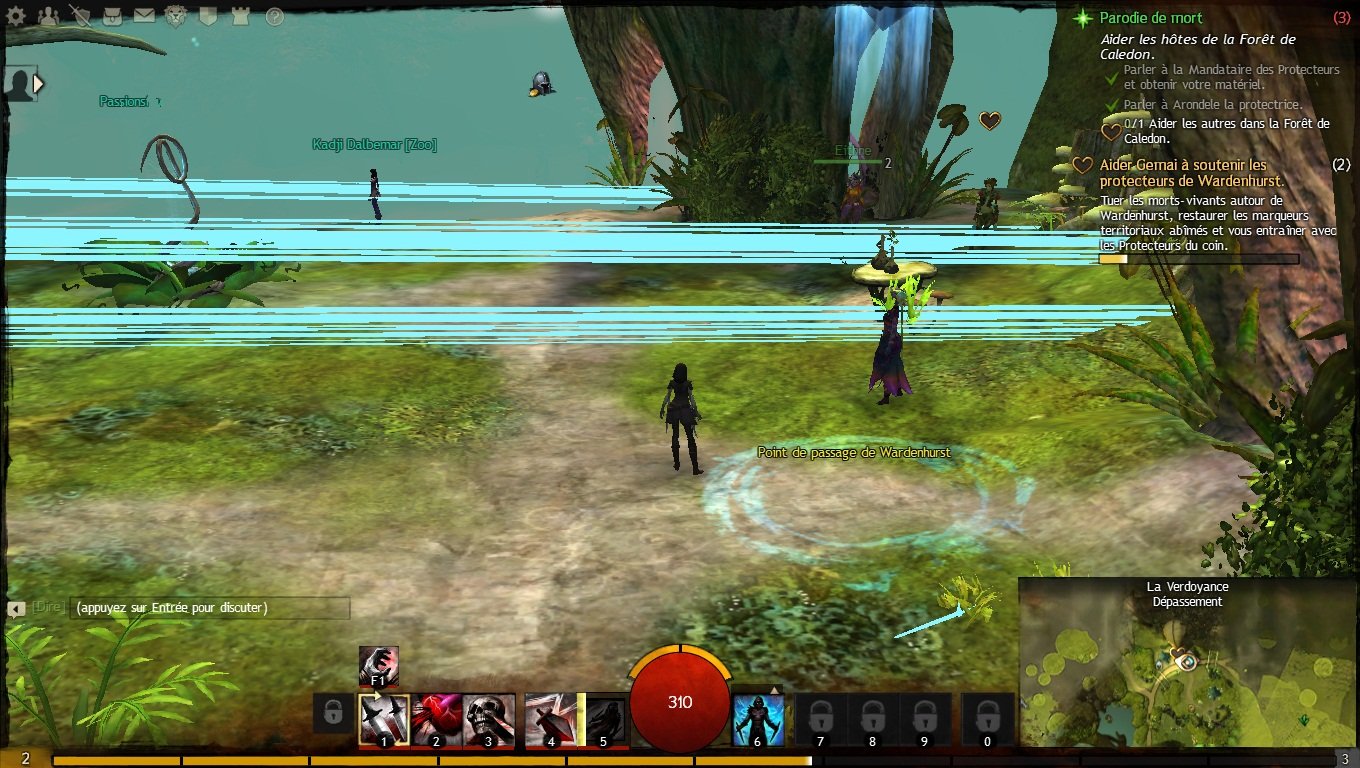The width and height of the screenshot is (1360, 768).
Task: Open the World vs World castle icon
Action: pyautogui.click(x=240, y=16)
